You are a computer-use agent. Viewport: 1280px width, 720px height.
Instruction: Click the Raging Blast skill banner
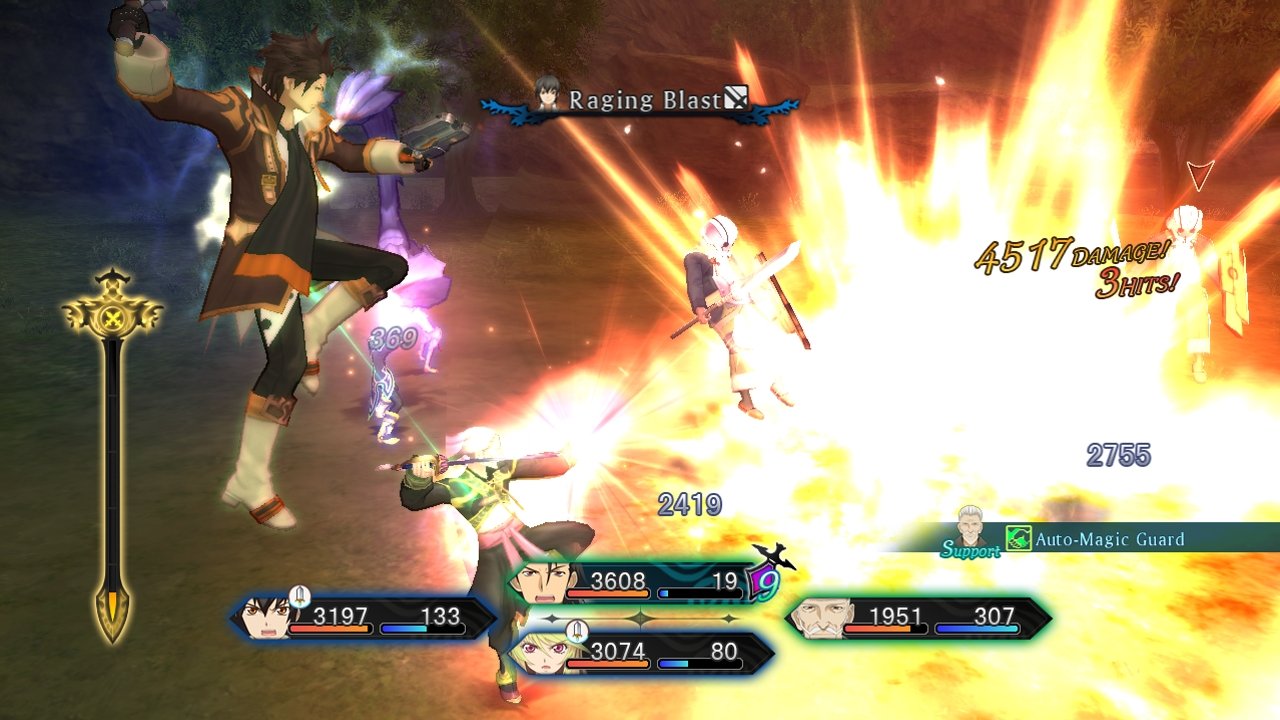(645, 100)
